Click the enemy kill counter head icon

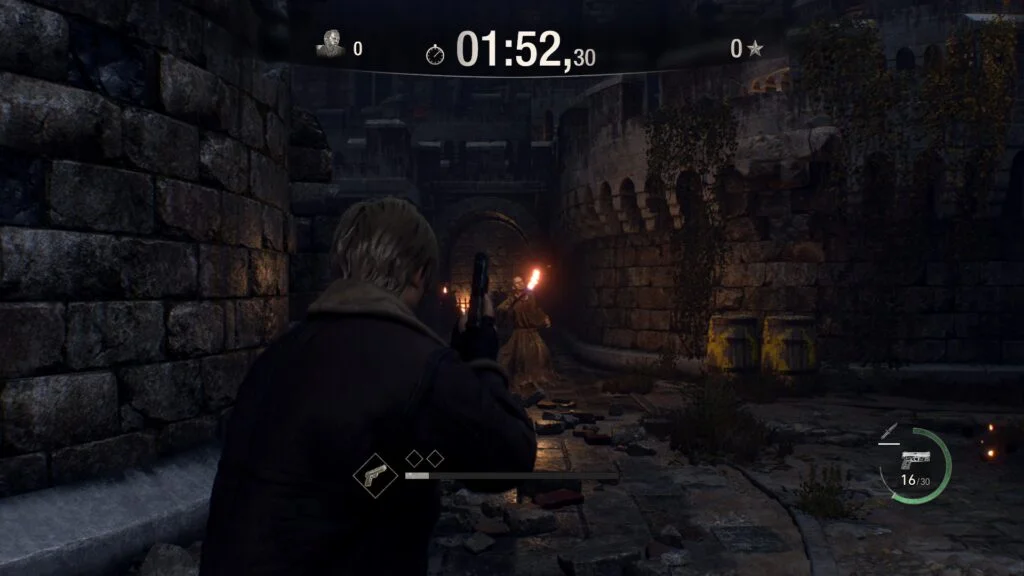coord(329,45)
